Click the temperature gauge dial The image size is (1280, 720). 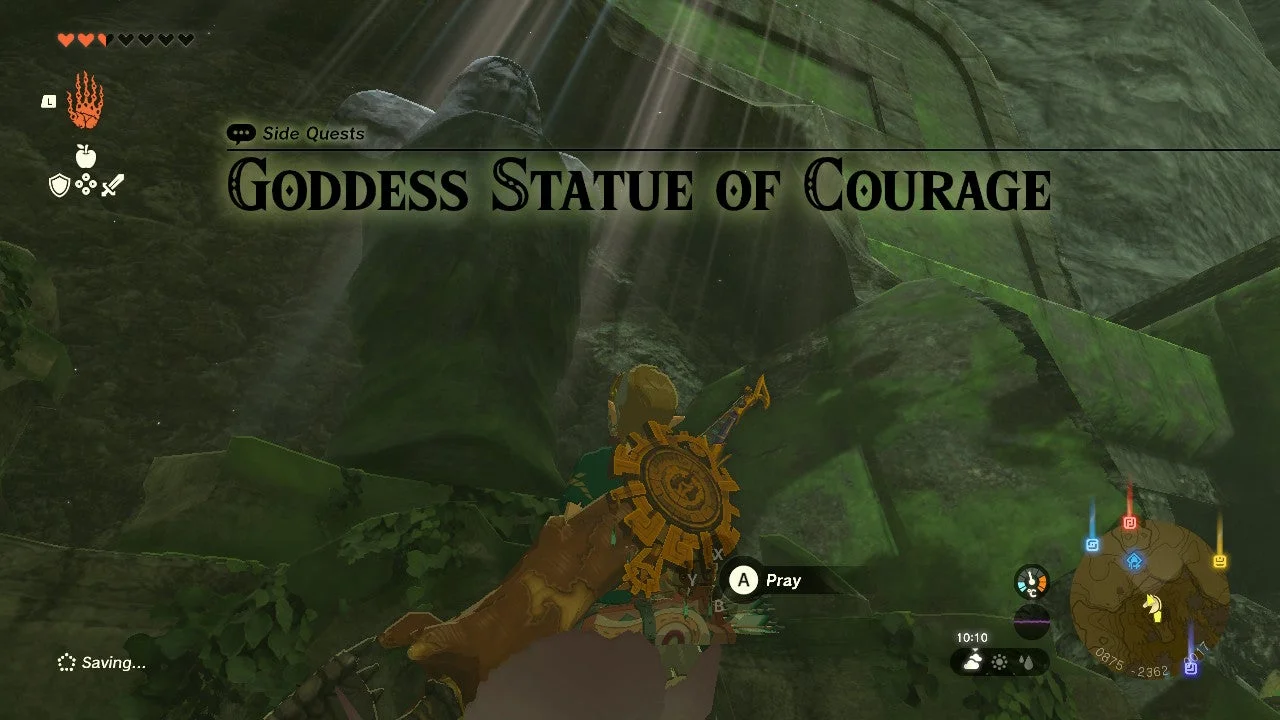(1032, 580)
